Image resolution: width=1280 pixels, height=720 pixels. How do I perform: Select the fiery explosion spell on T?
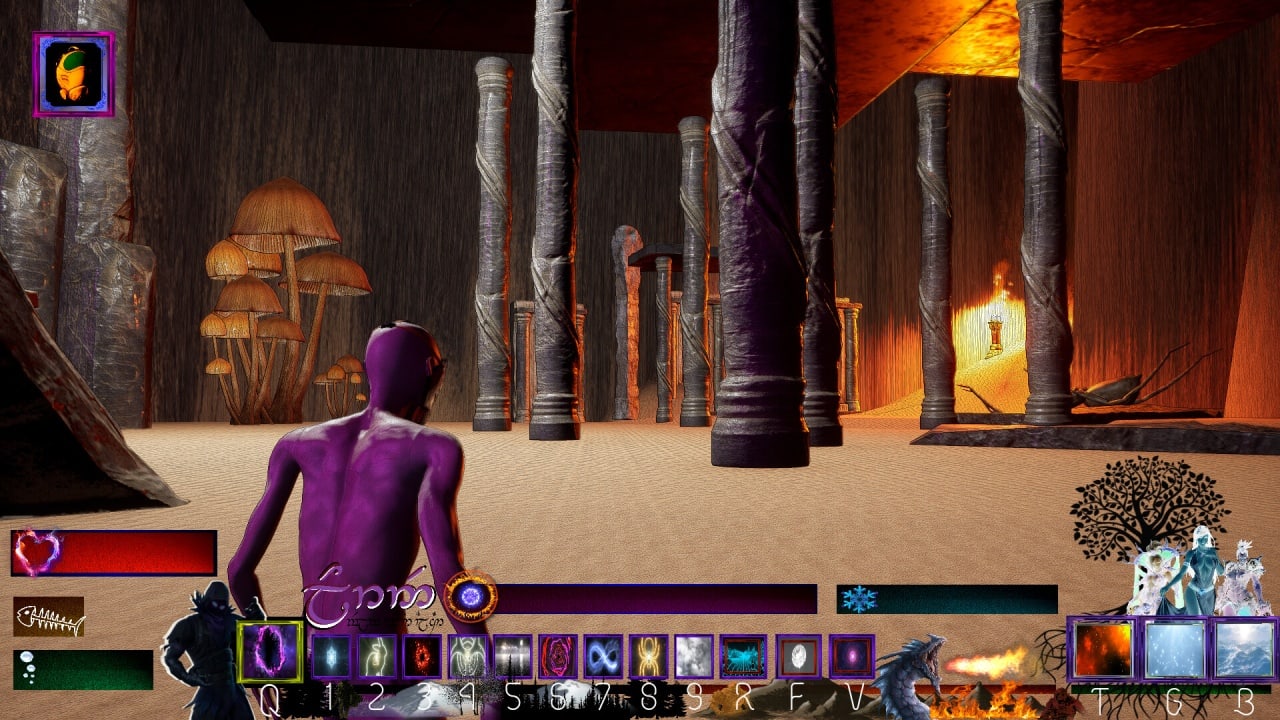[1103, 650]
